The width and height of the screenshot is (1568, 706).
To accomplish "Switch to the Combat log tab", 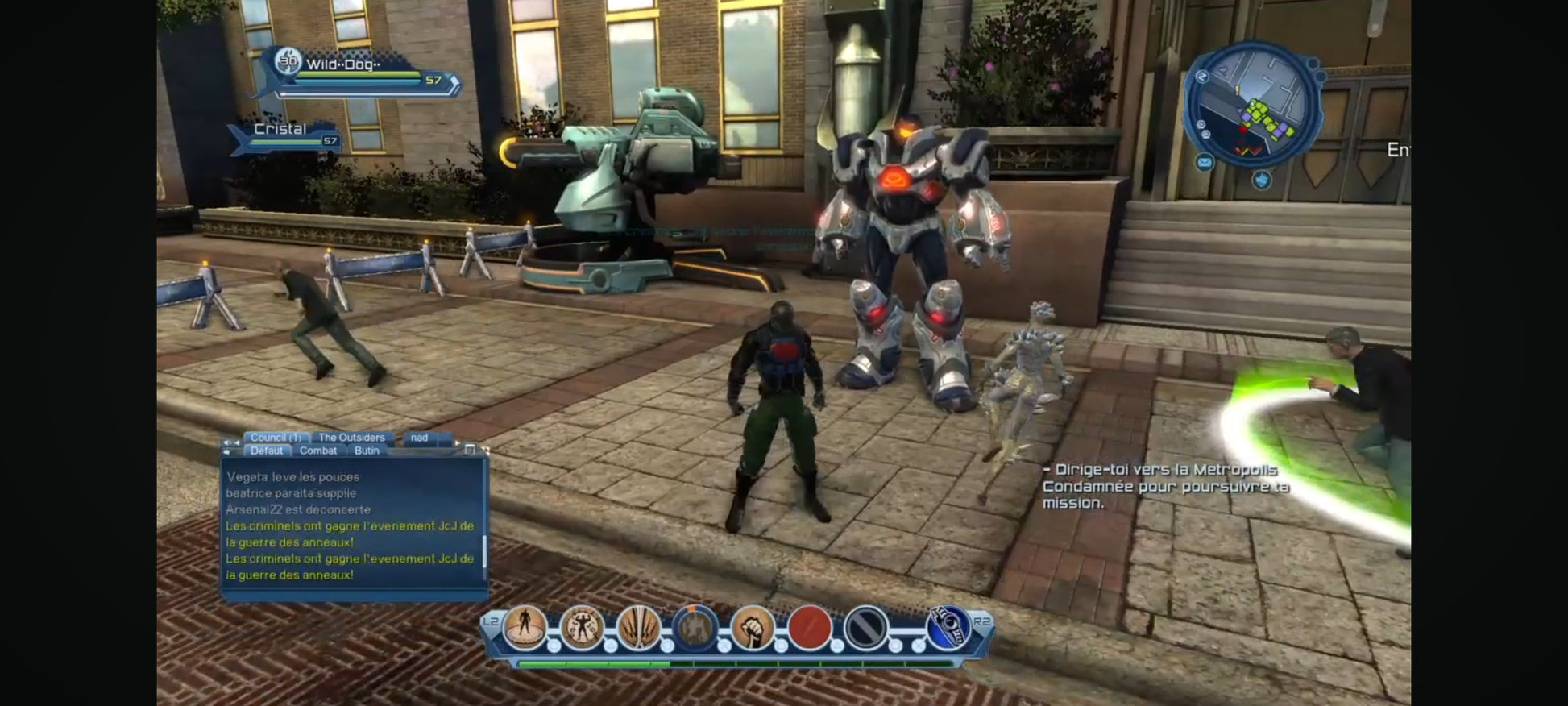I will tap(317, 451).
